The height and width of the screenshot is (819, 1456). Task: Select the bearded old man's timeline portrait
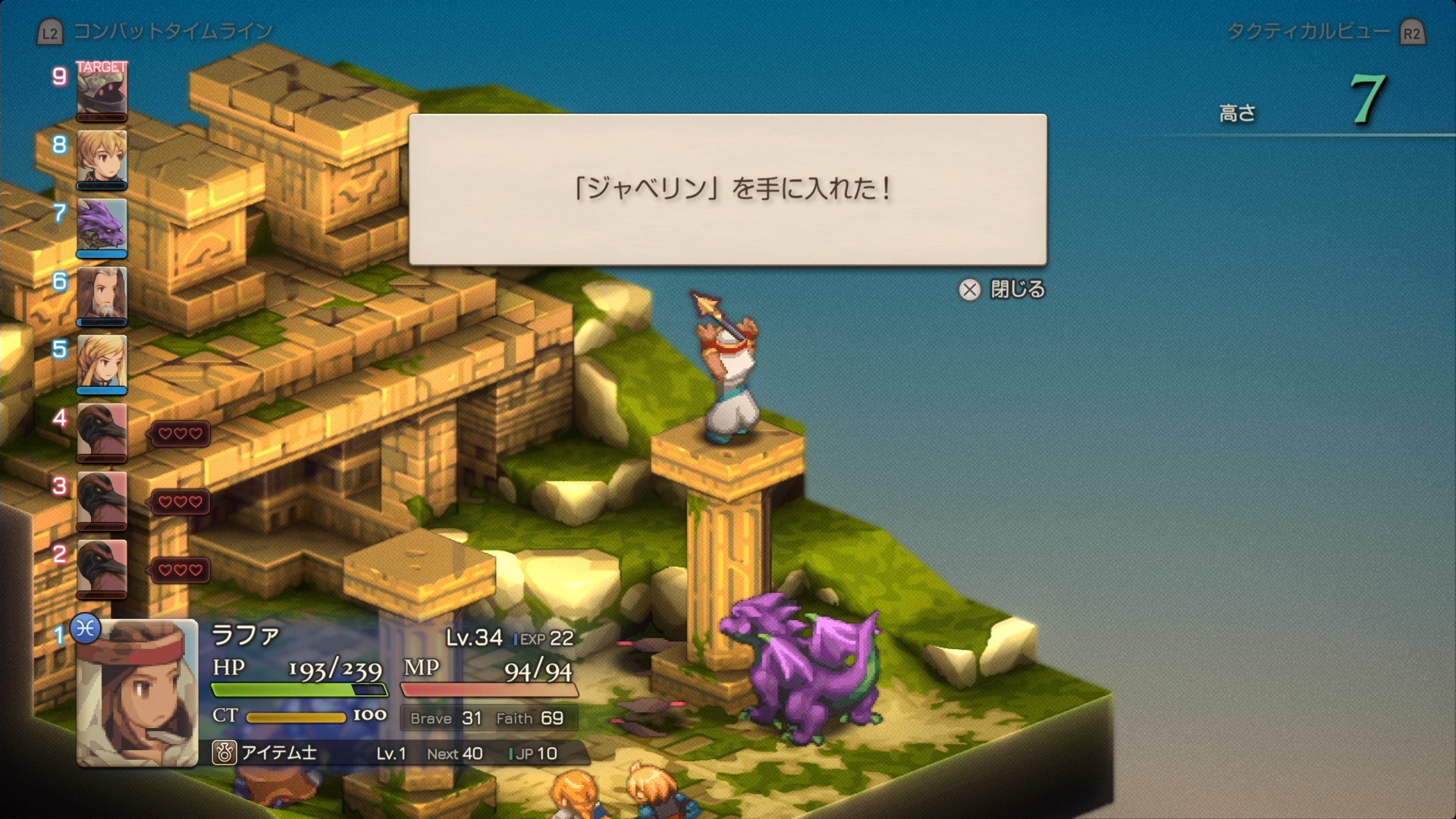point(102,294)
